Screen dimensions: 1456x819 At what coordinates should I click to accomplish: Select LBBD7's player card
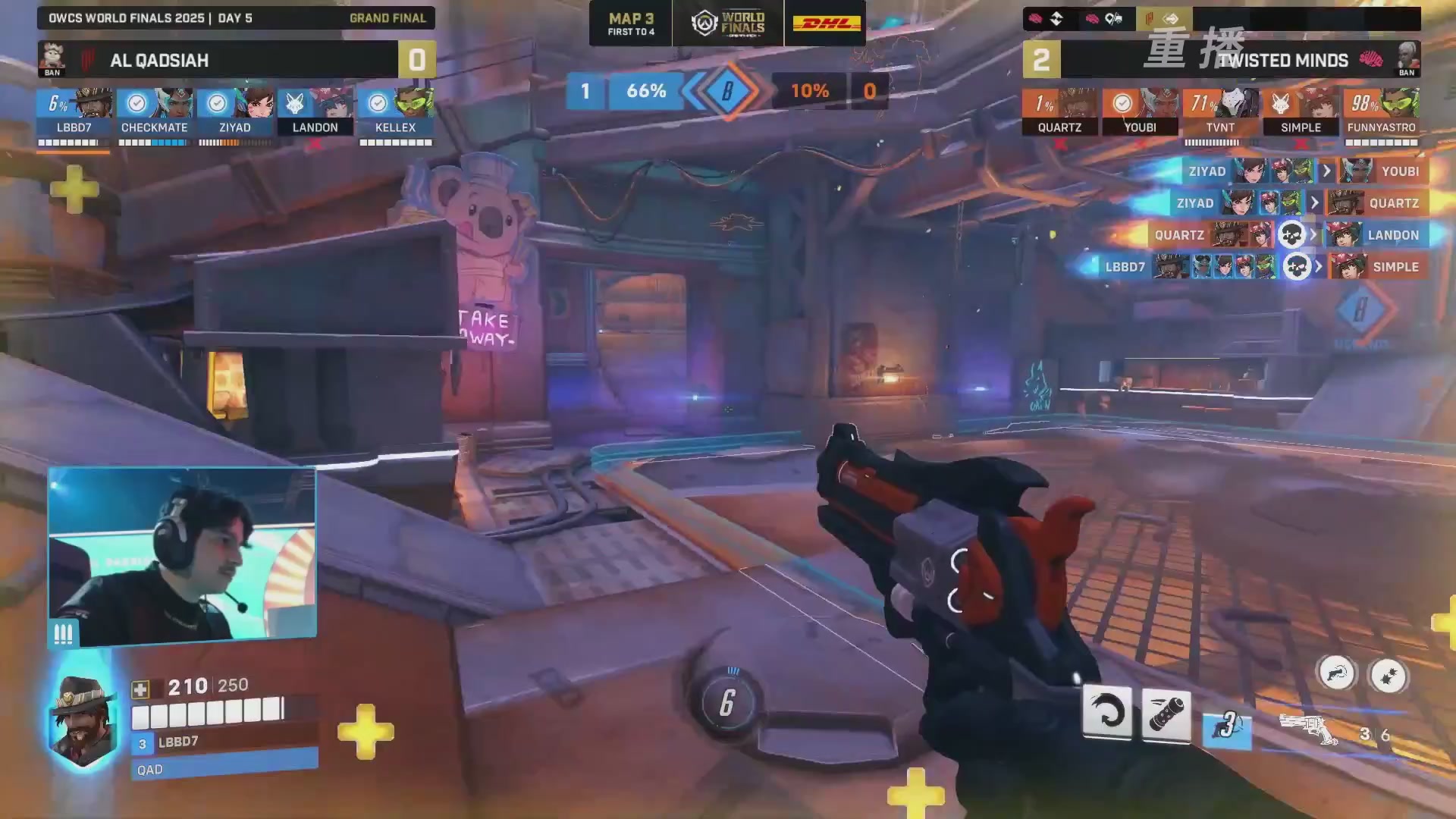point(74,112)
